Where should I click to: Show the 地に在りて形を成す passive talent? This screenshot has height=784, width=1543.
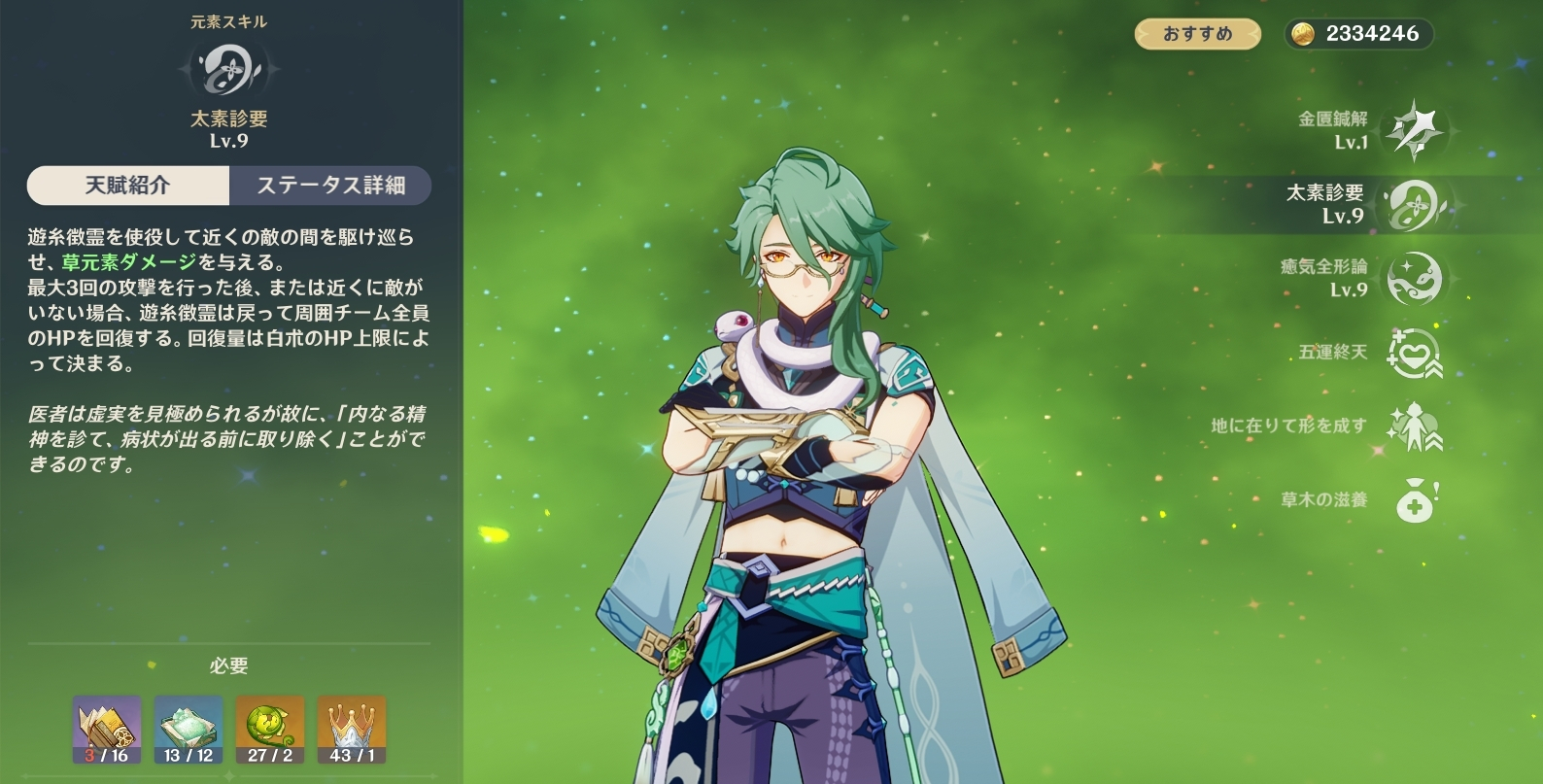point(1414,426)
